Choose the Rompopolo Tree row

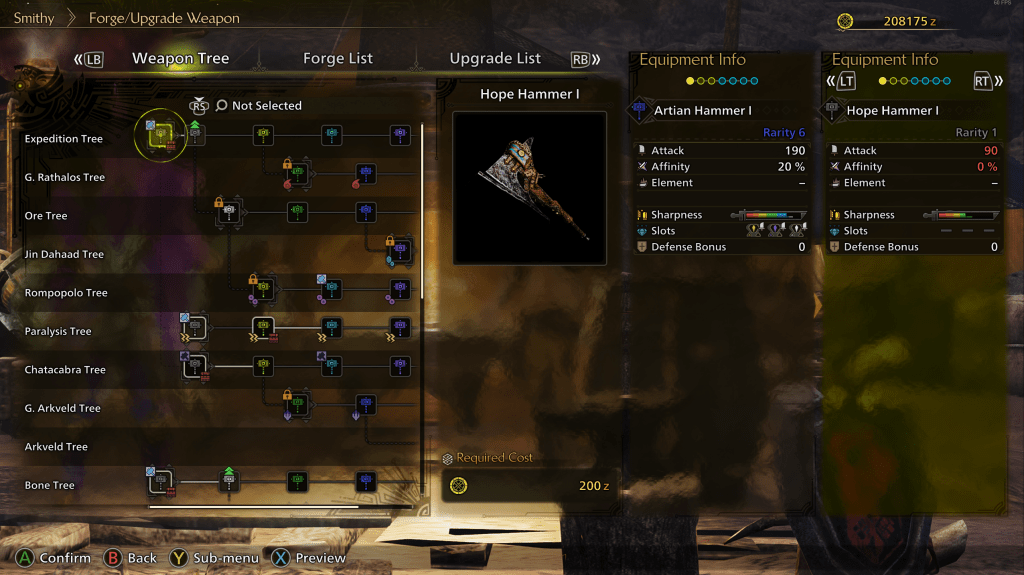(x=66, y=293)
